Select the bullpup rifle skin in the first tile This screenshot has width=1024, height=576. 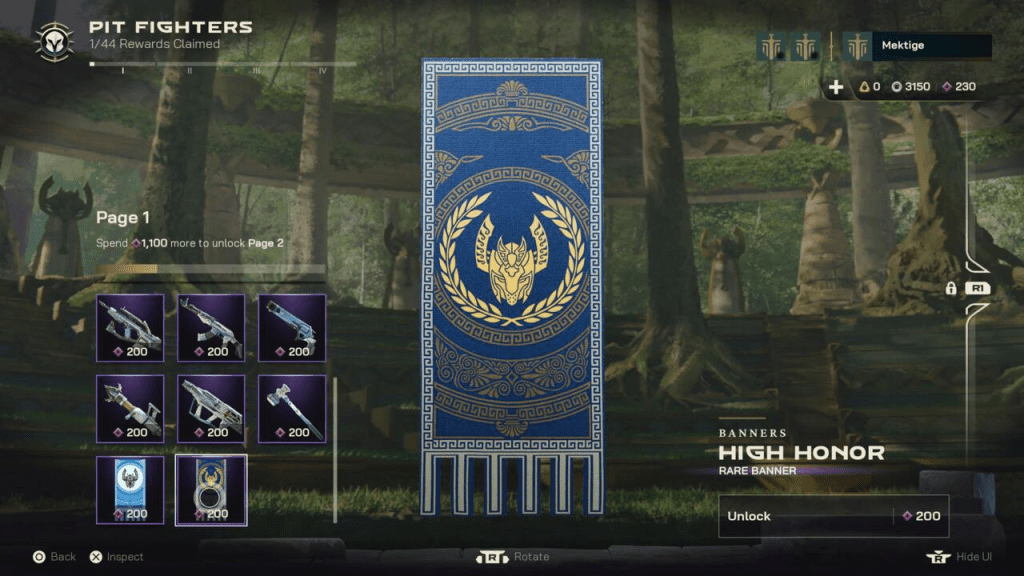point(130,327)
